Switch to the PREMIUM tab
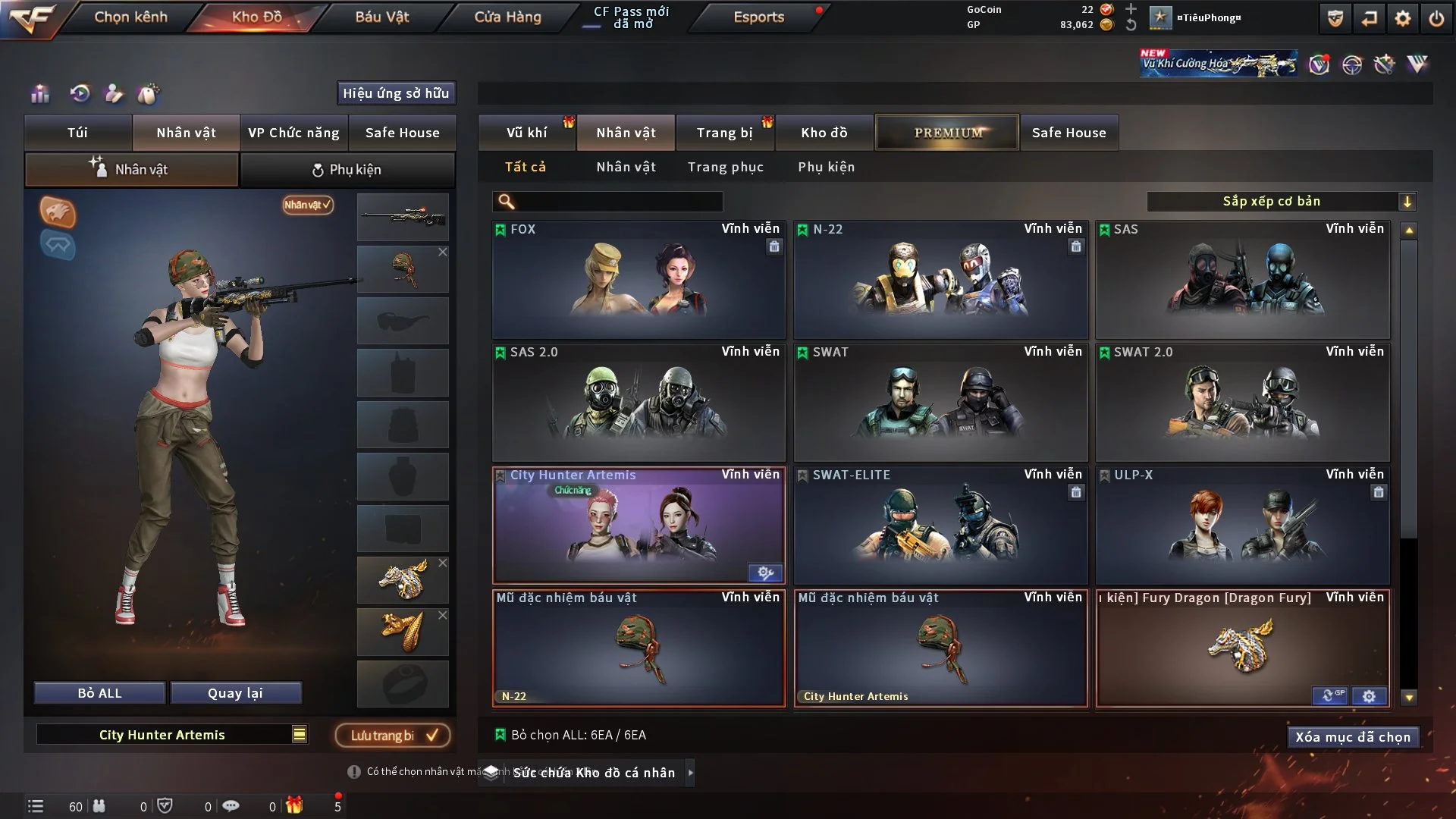Image resolution: width=1456 pixels, height=819 pixels. click(947, 132)
